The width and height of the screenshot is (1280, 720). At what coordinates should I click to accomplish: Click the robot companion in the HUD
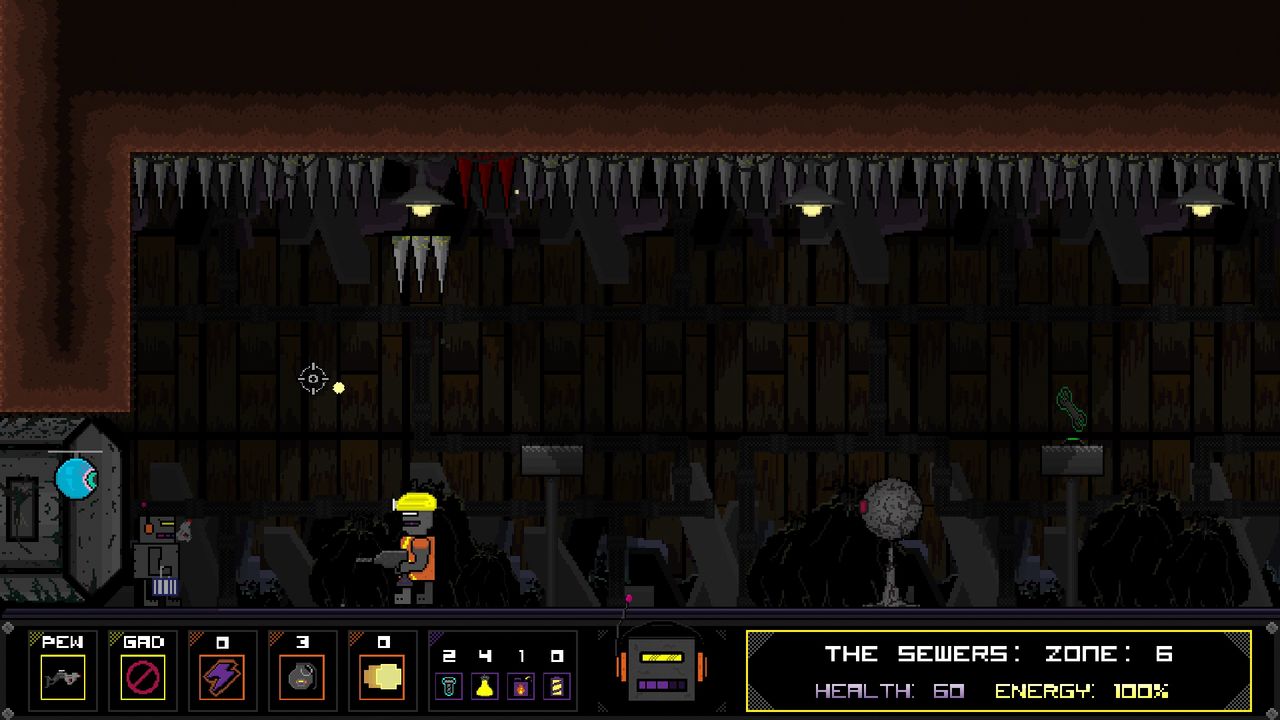[x=662, y=668]
